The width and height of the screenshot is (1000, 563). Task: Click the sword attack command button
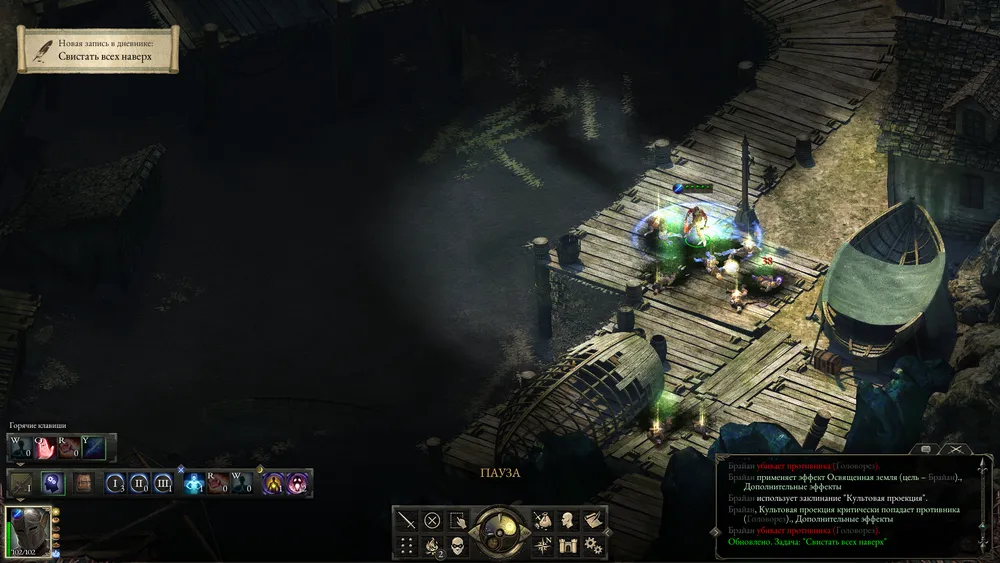tap(407, 520)
